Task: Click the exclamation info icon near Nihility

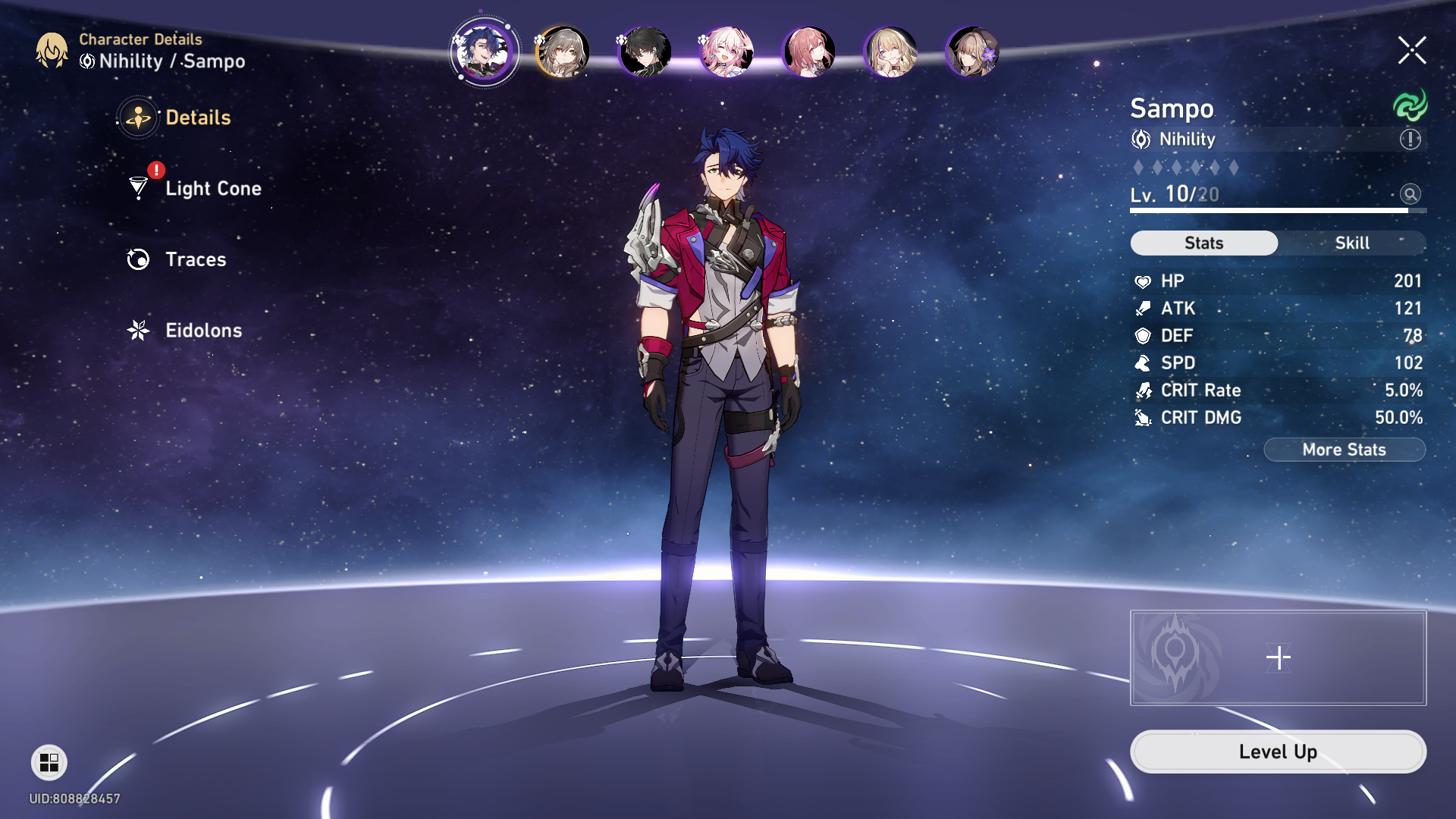Action: pyautogui.click(x=1410, y=139)
